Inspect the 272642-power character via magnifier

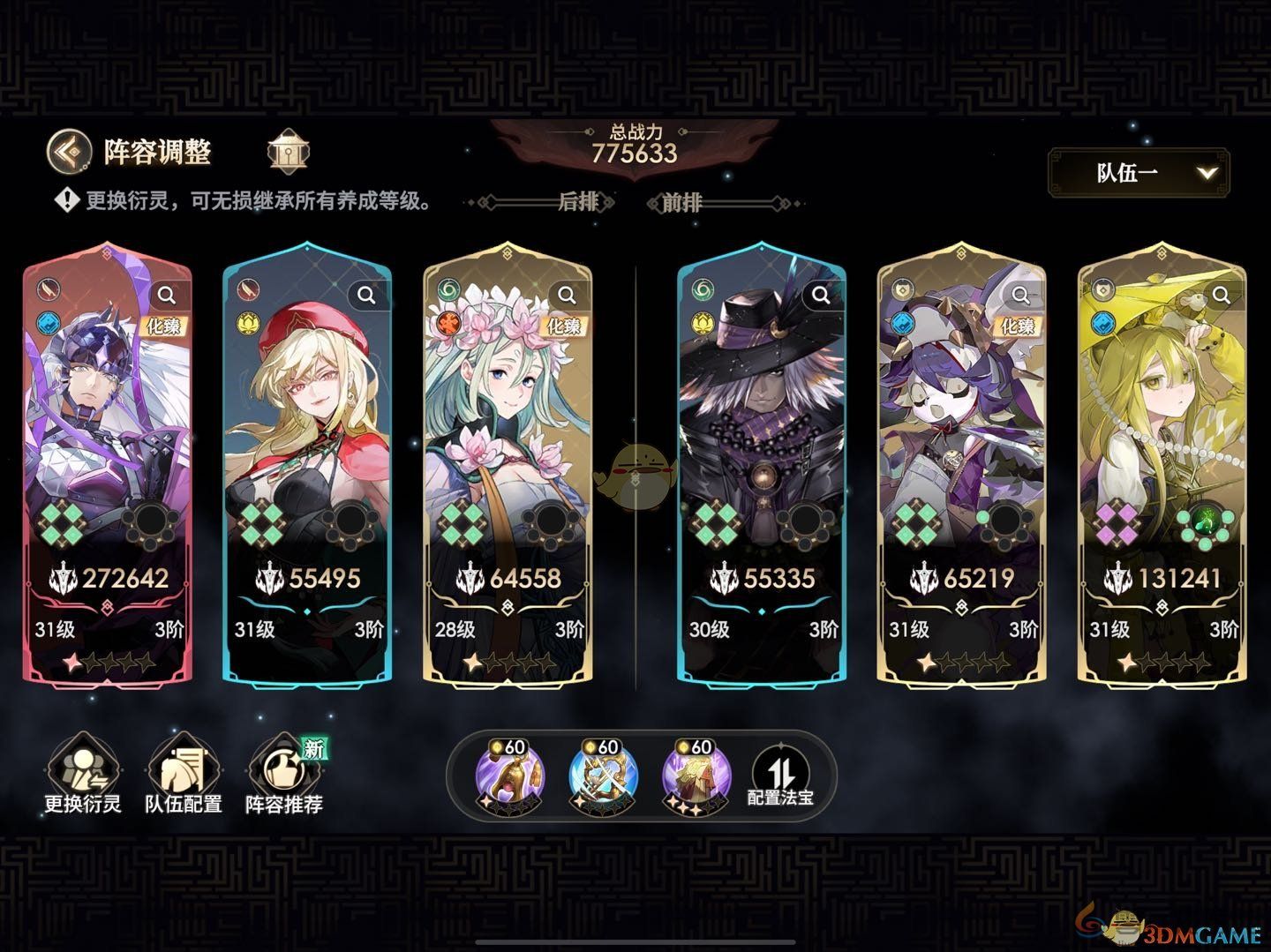point(167,295)
